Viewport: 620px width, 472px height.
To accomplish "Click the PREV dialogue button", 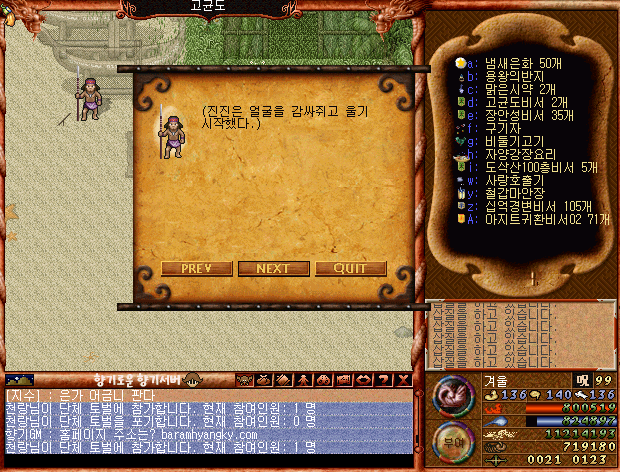I will tap(196, 268).
